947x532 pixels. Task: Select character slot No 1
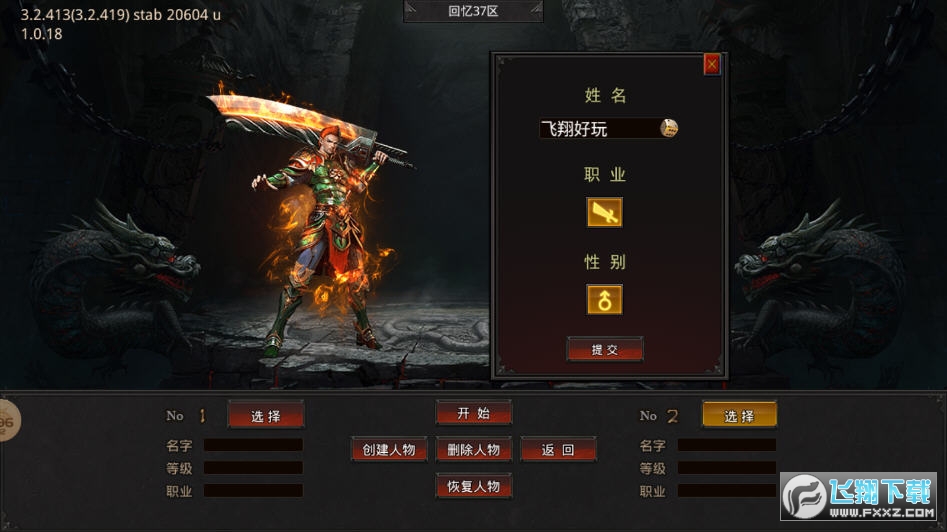coord(265,415)
